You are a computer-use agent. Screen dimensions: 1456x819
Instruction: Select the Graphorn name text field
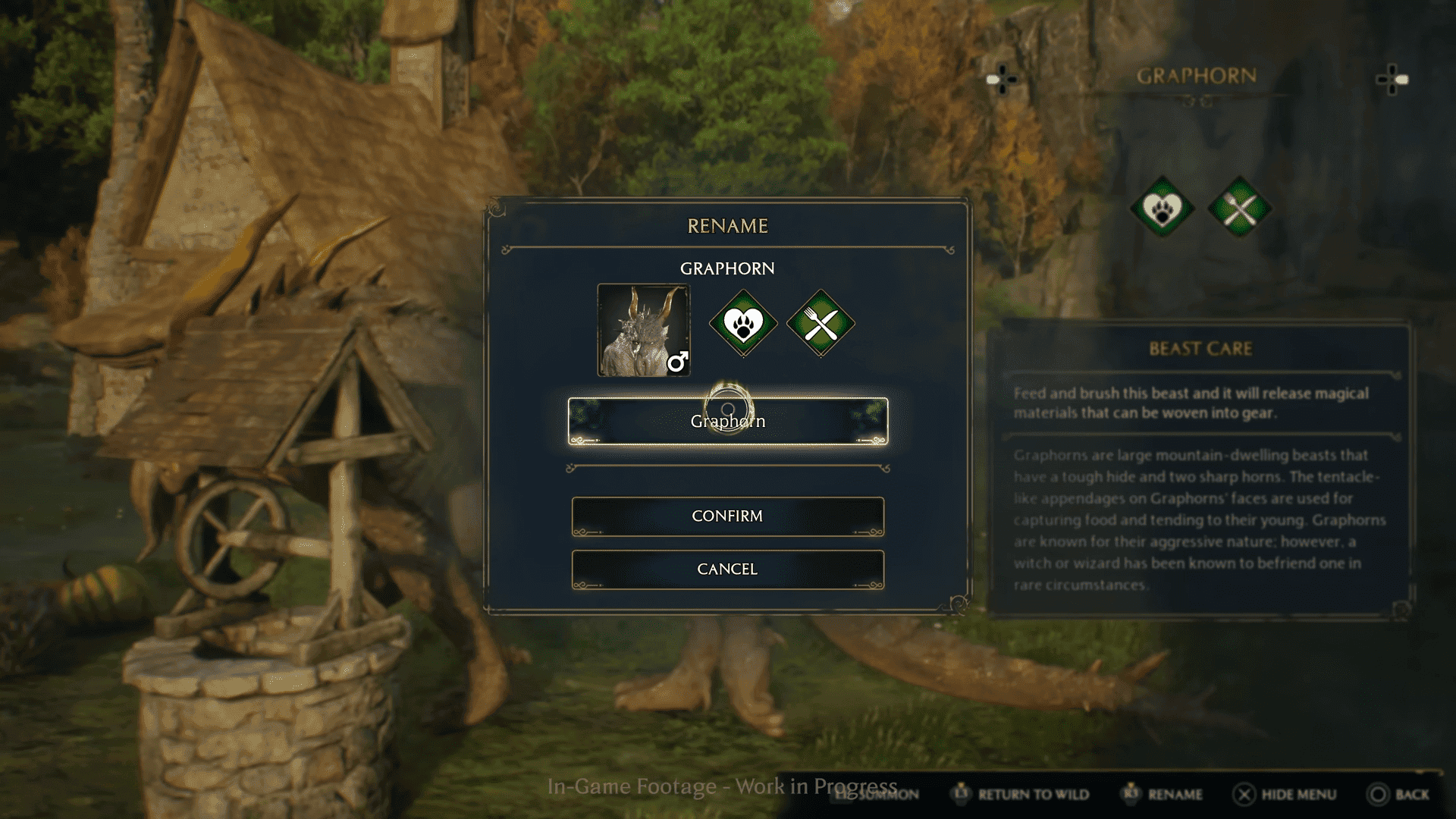[727, 422]
